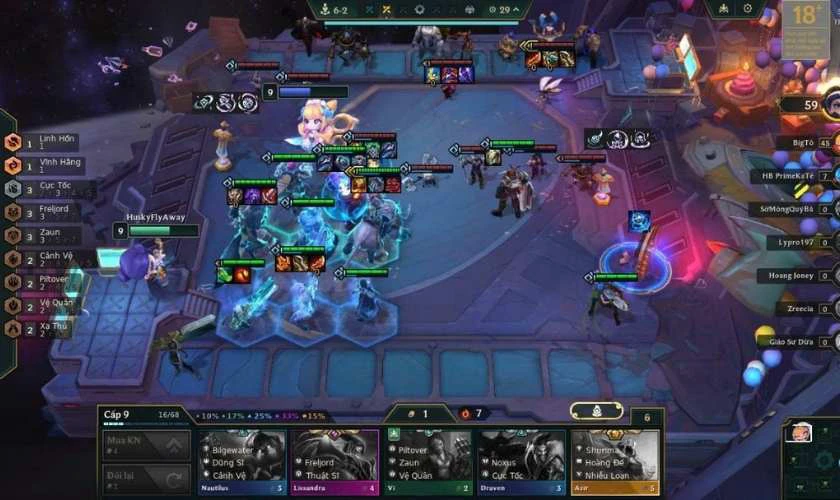
Task: Open the settings gear at top
Action: (748, 8)
